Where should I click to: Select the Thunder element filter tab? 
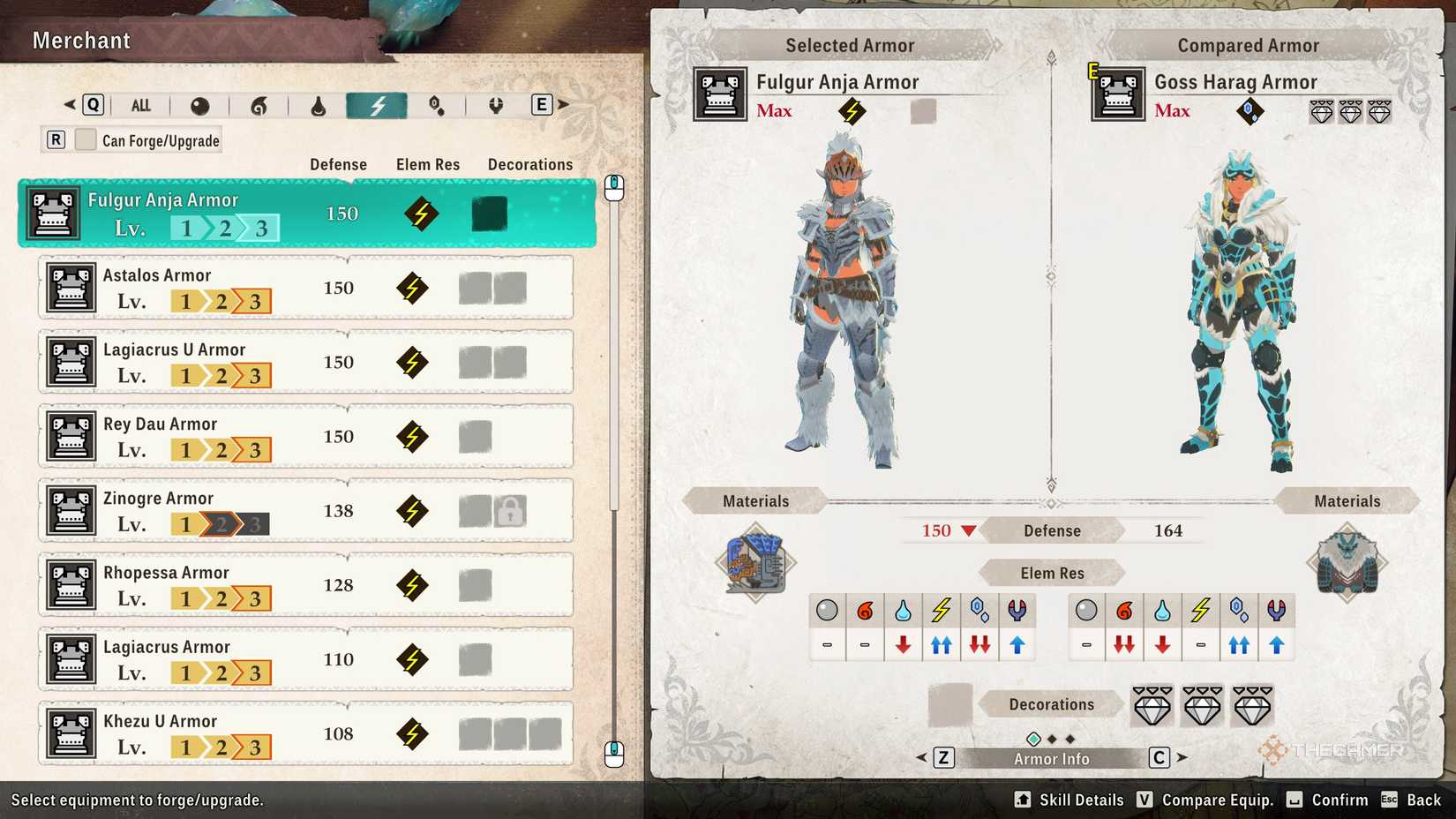pos(378,104)
